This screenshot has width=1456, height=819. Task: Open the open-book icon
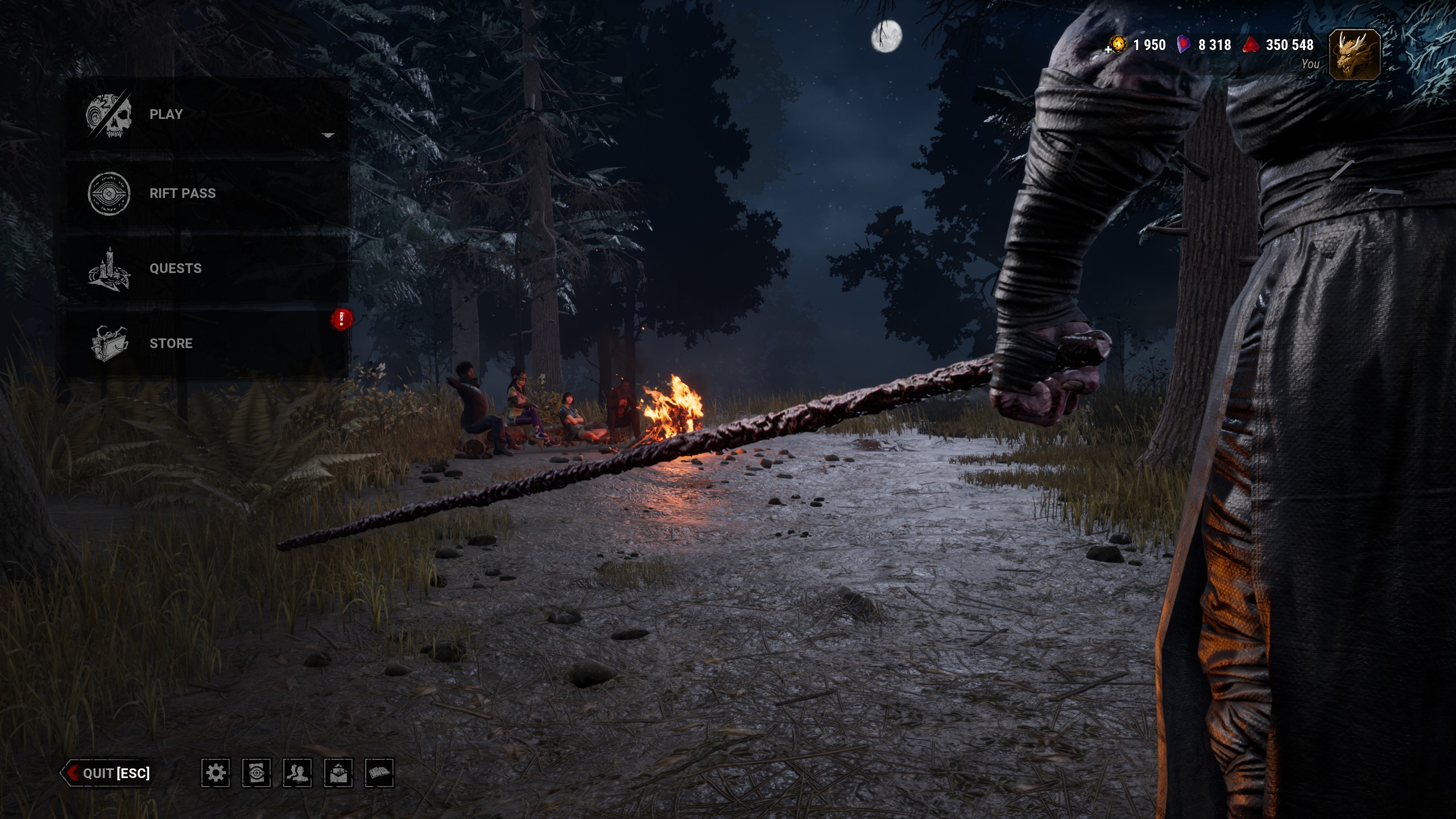pos(379,773)
